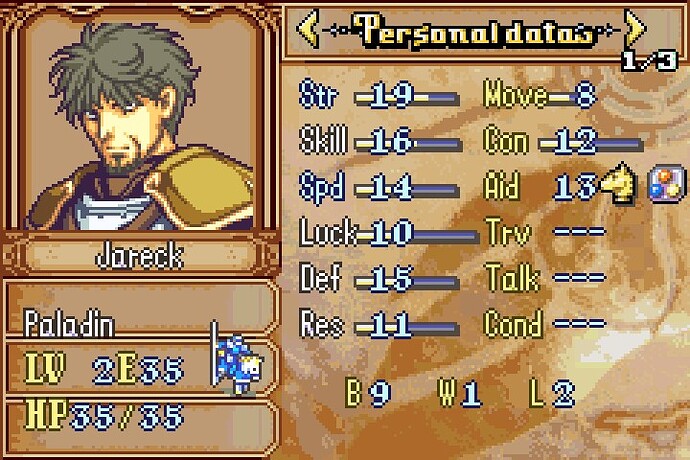Highlight the Luck stat entry

(378, 233)
